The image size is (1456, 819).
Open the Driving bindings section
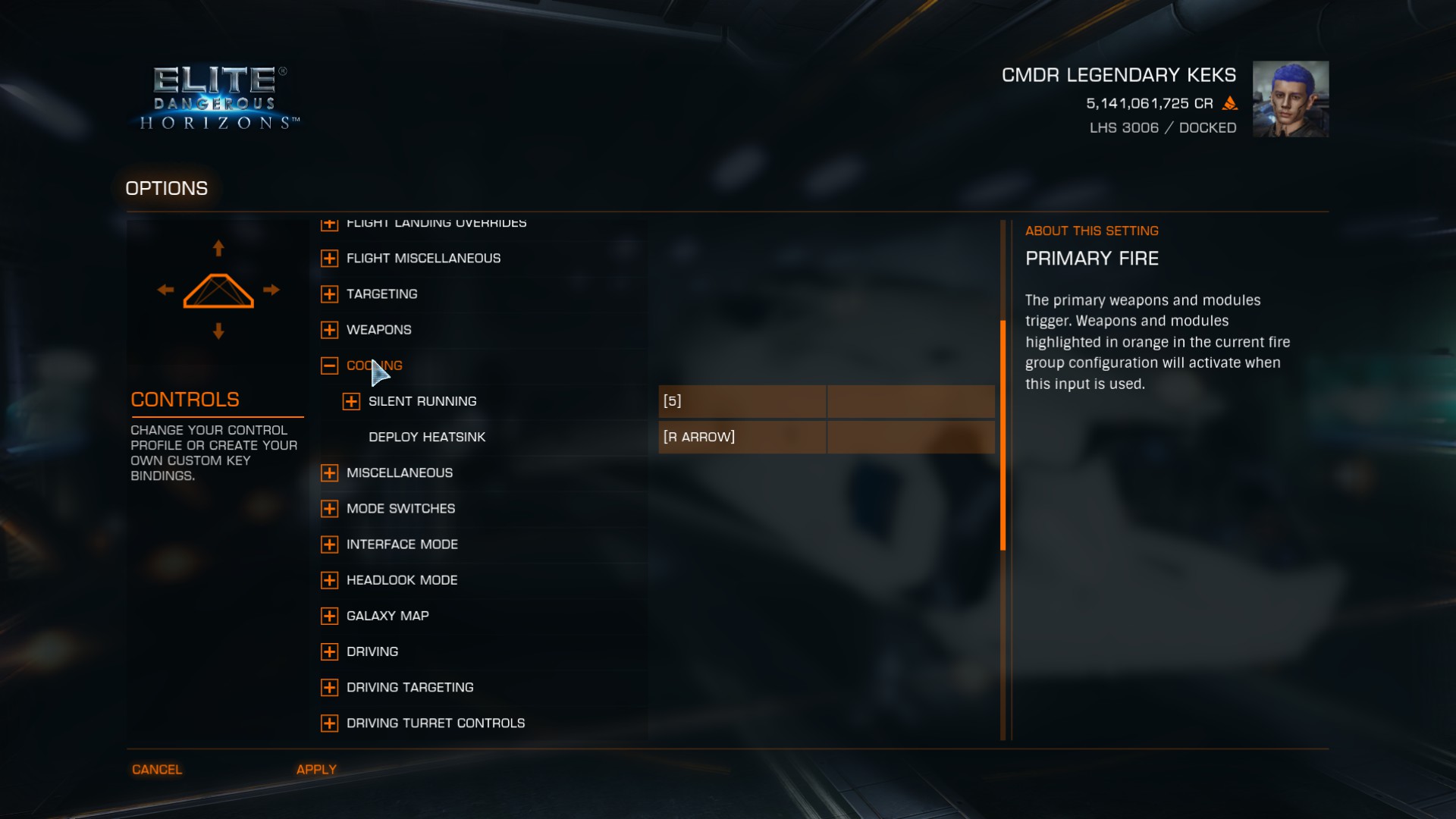(329, 651)
